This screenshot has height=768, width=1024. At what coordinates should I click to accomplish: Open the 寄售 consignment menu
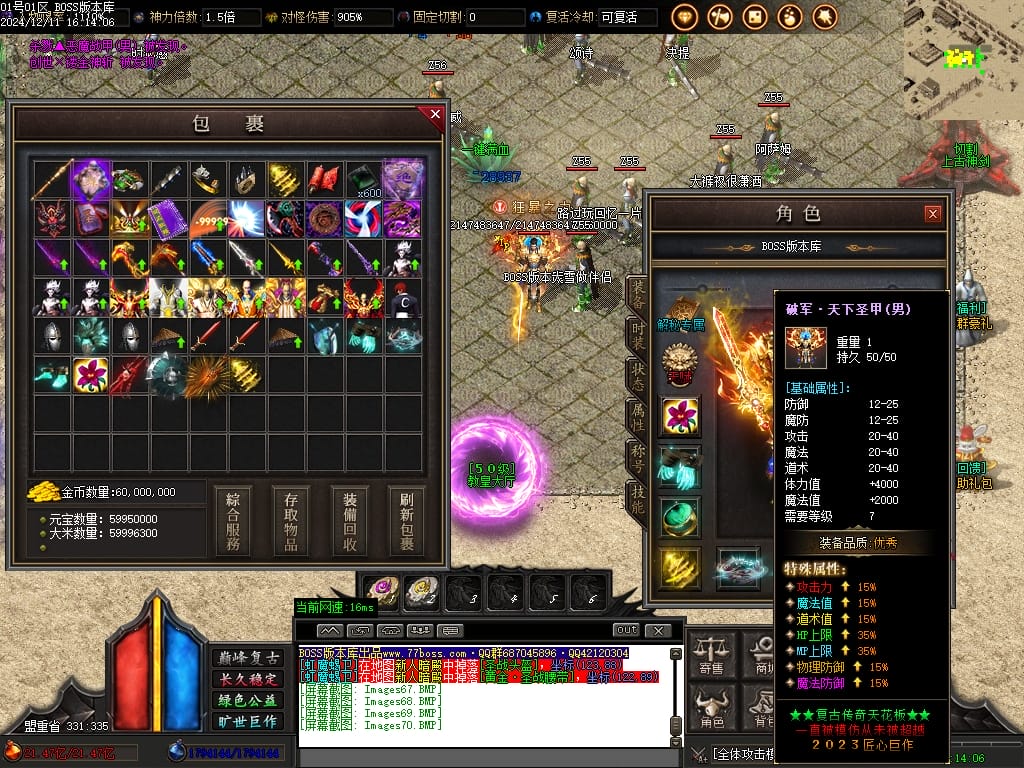(x=712, y=655)
